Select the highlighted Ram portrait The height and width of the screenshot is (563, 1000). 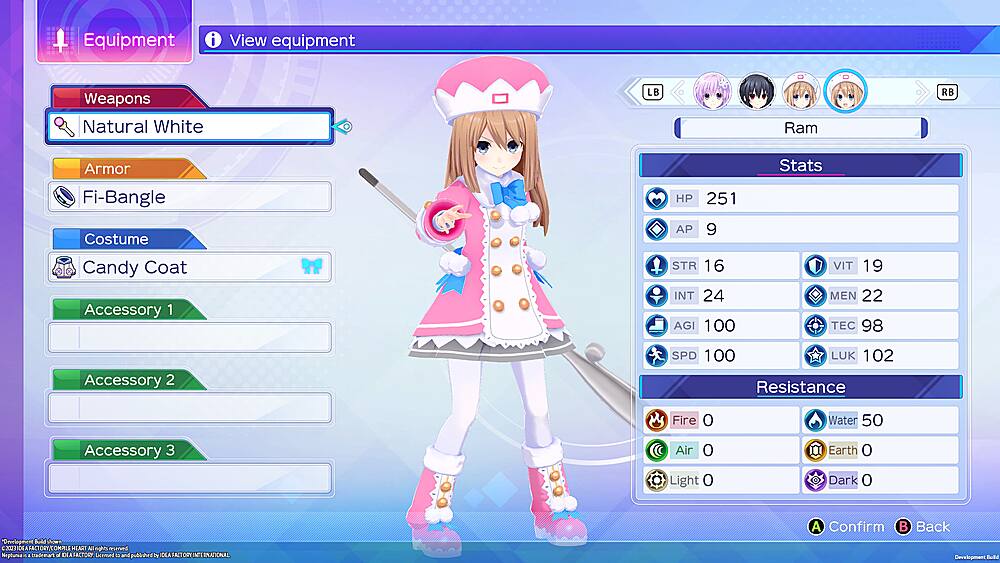click(x=845, y=91)
